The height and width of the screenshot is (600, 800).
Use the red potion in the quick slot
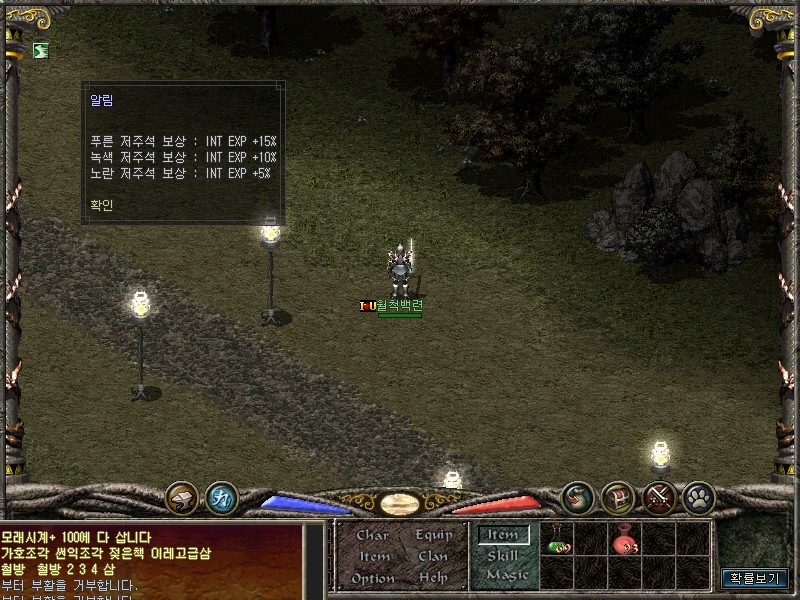point(625,541)
